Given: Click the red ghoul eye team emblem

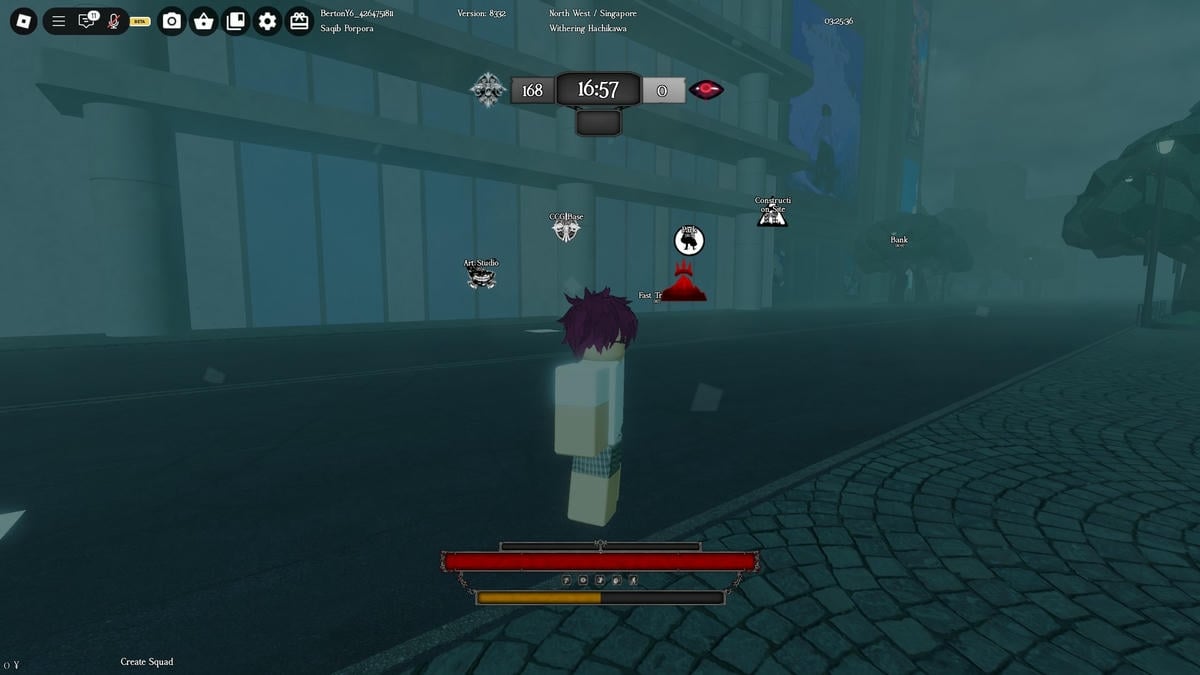Looking at the screenshot, I should [706, 90].
